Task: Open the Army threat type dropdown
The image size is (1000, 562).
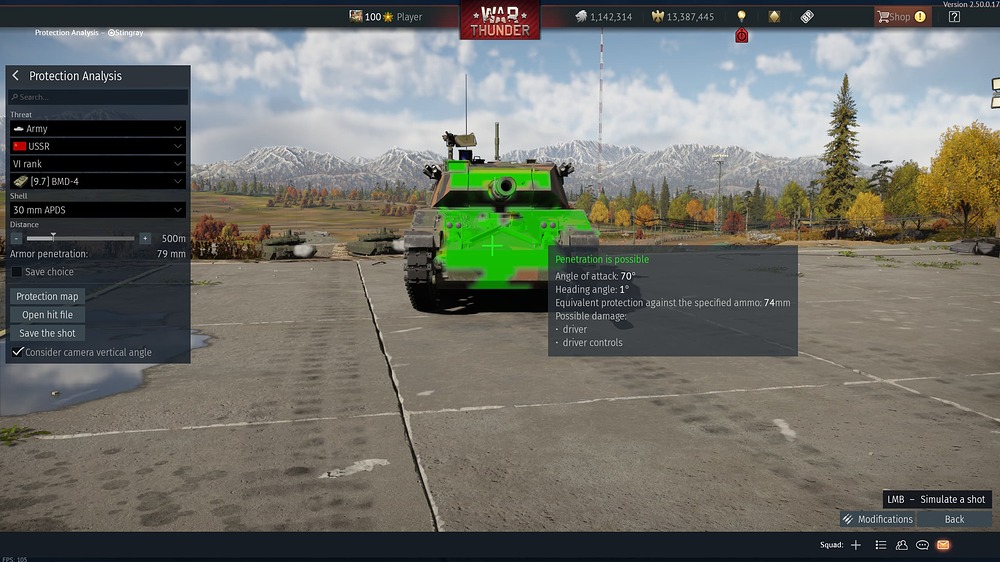Action: 98,129
